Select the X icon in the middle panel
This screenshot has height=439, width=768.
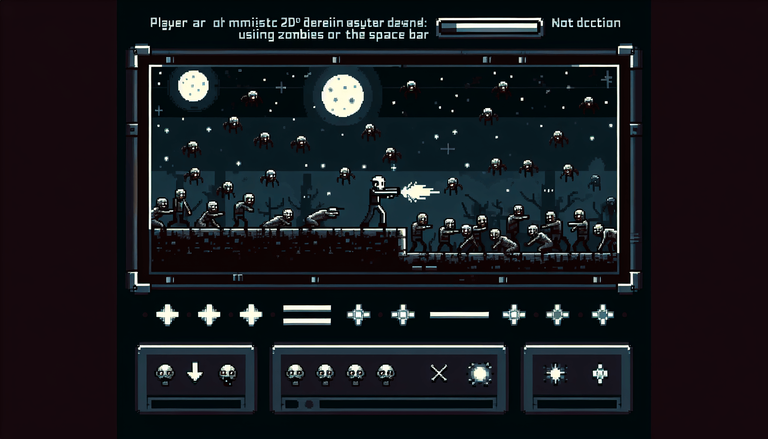coord(438,373)
